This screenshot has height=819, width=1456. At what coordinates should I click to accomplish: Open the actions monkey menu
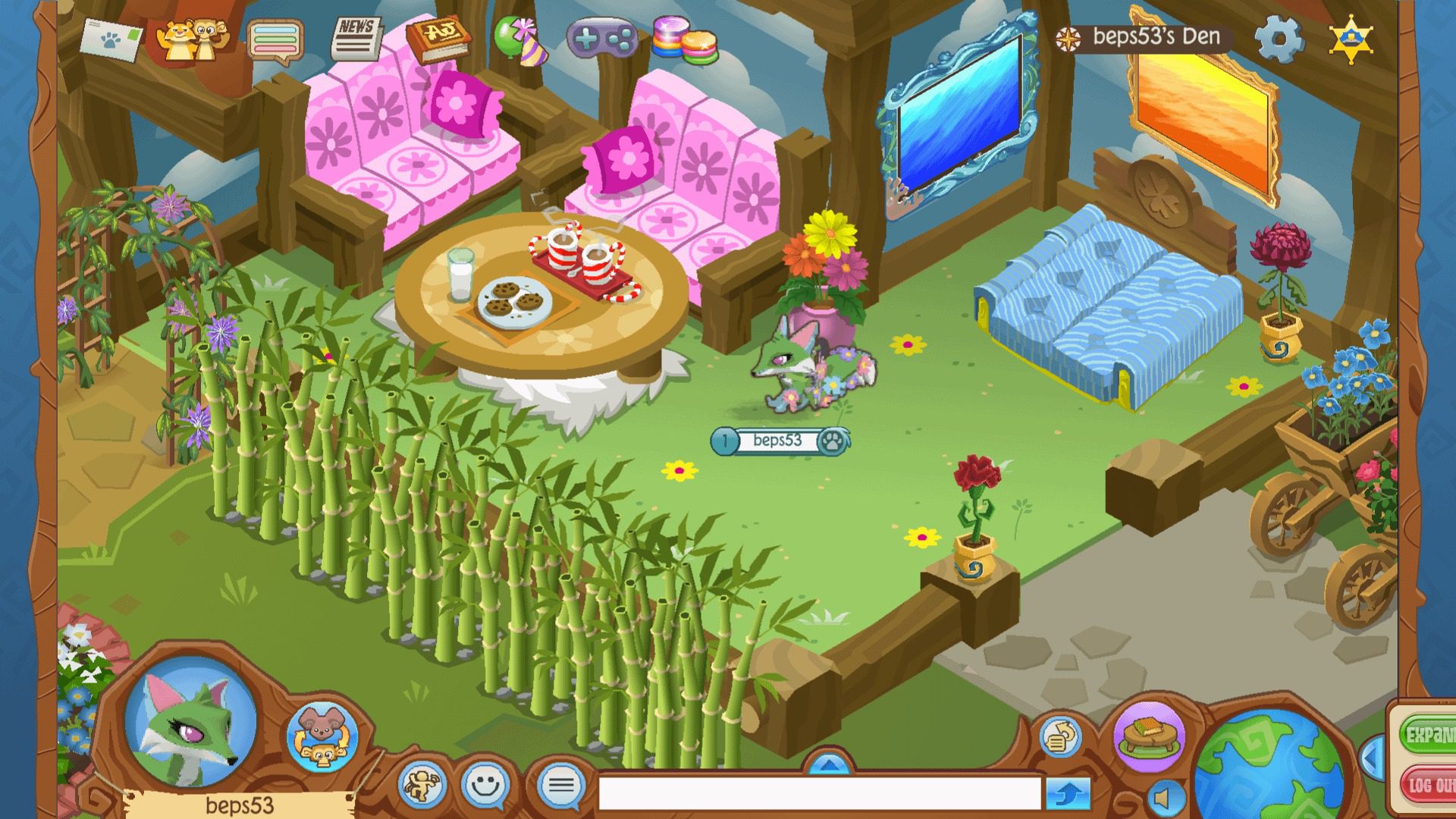(x=422, y=786)
